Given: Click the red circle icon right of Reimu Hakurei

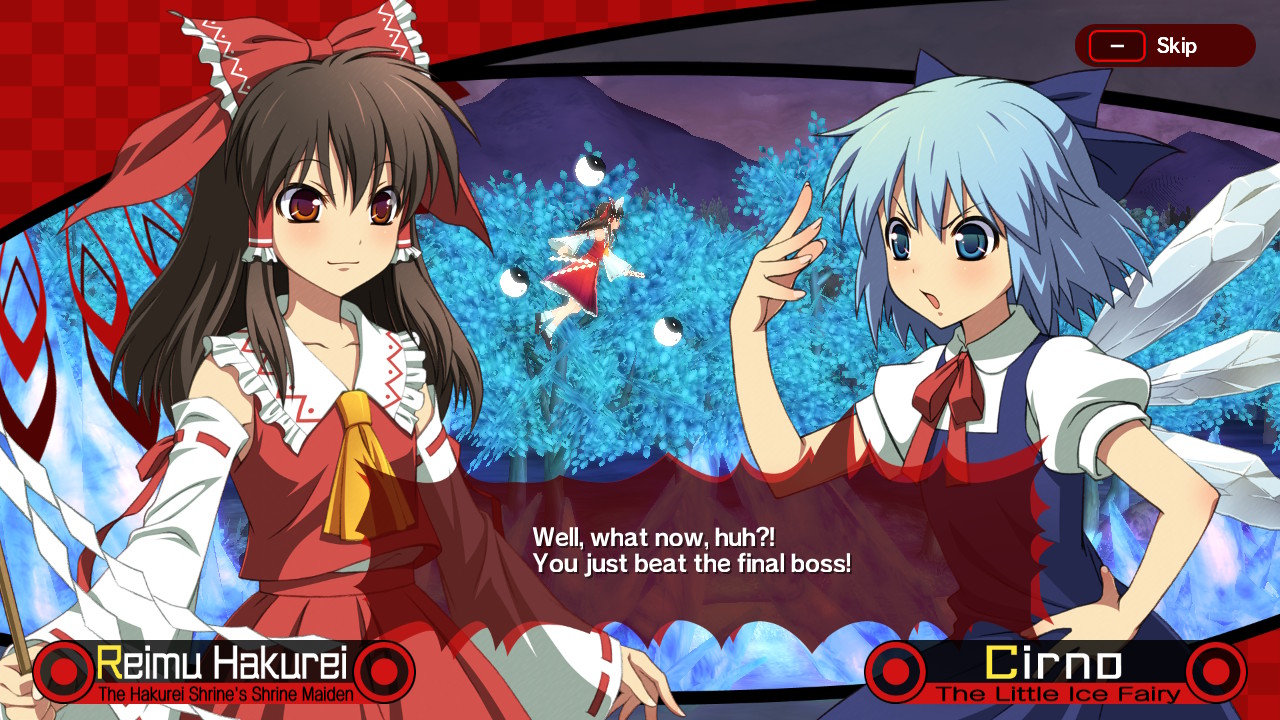Looking at the screenshot, I should tap(384, 670).
